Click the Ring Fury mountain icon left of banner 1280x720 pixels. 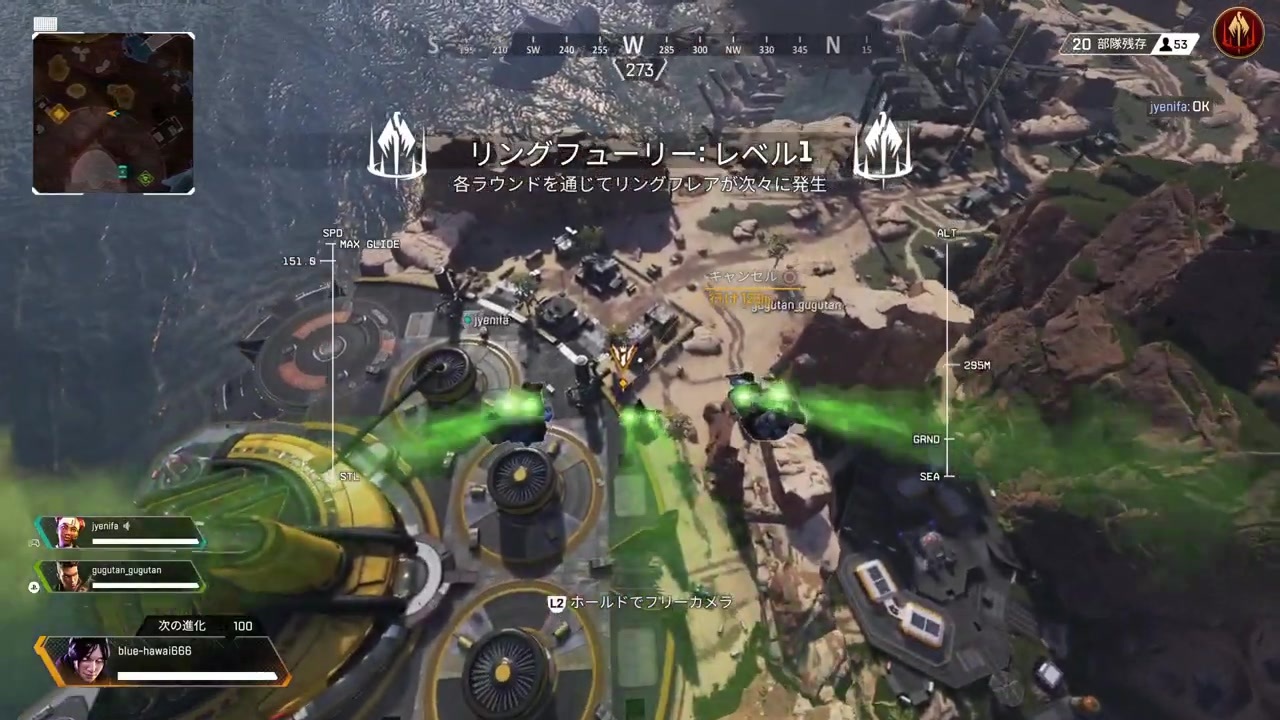(397, 148)
